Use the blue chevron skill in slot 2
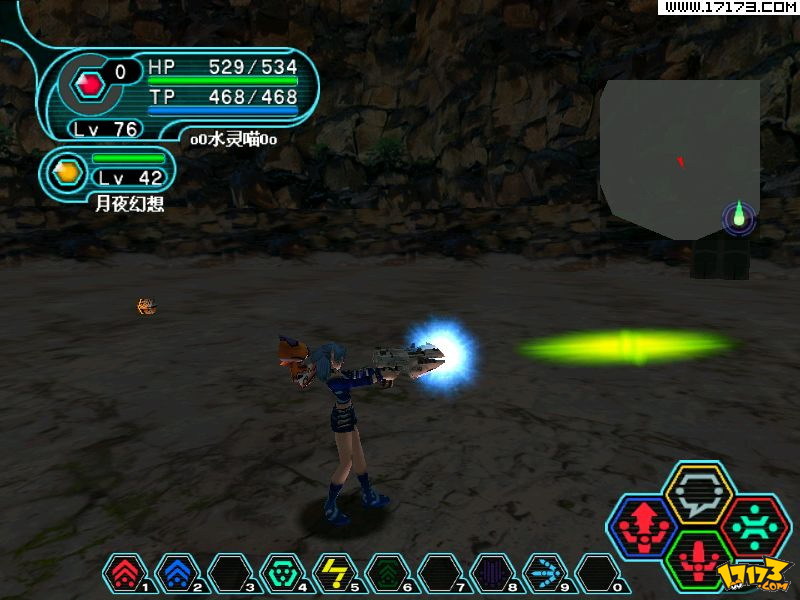 176,574
